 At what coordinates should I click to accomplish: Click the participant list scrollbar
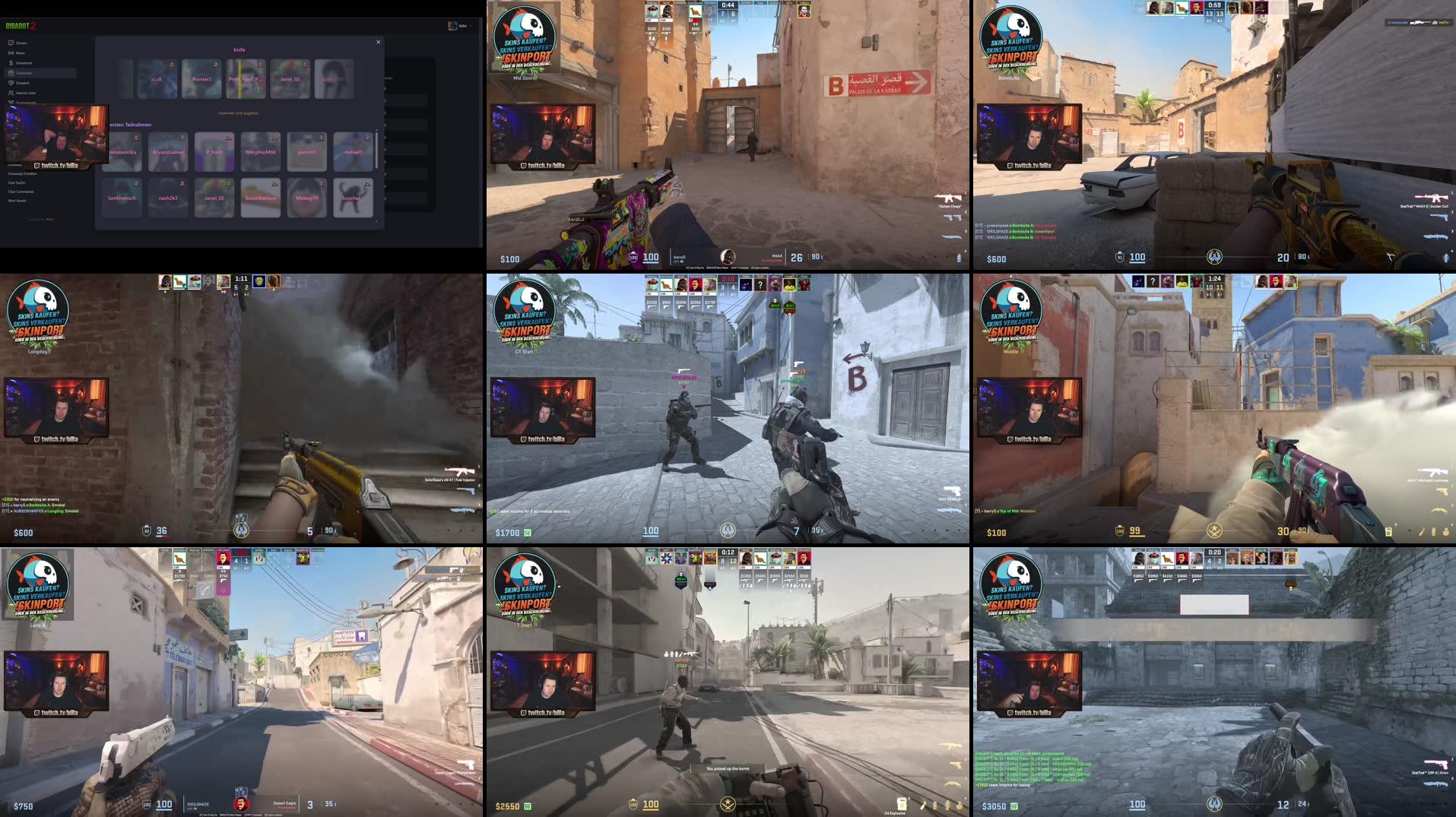coord(376,151)
